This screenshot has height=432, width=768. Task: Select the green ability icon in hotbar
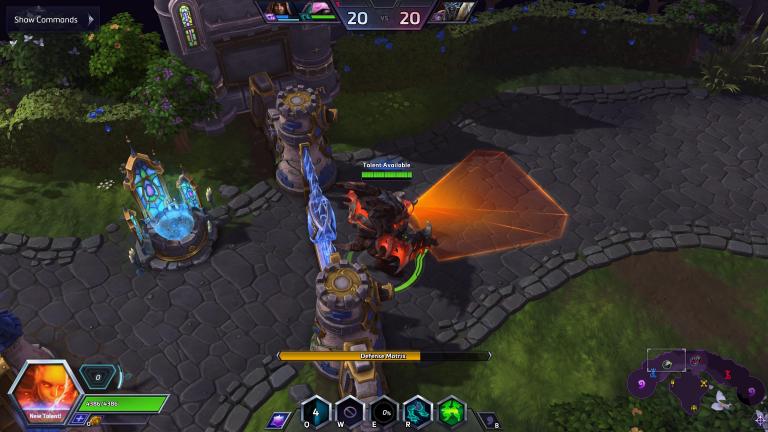pyautogui.click(x=451, y=412)
